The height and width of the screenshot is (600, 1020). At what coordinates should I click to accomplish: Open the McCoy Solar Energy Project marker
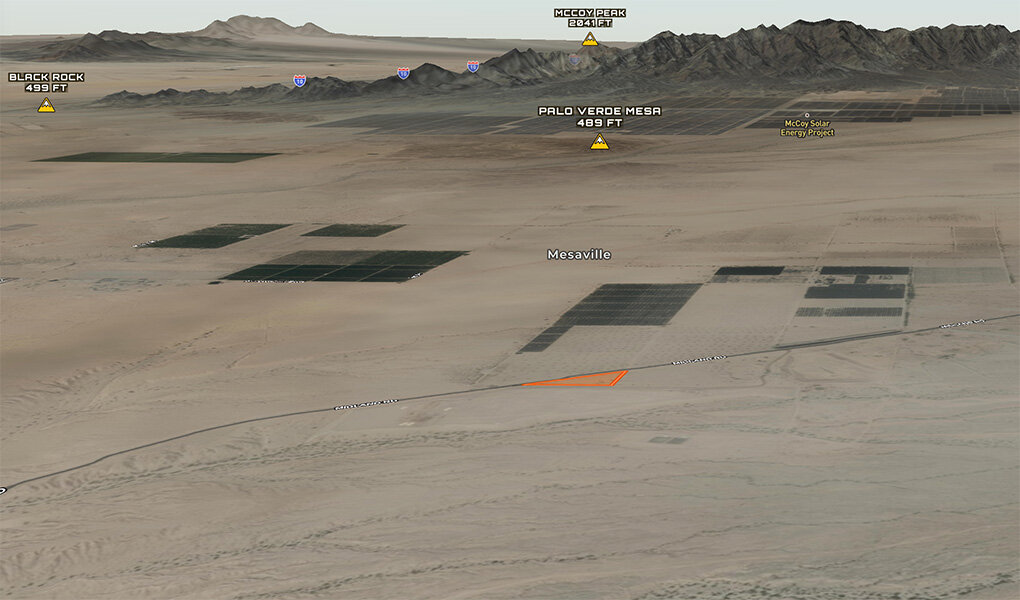(x=807, y=116)
